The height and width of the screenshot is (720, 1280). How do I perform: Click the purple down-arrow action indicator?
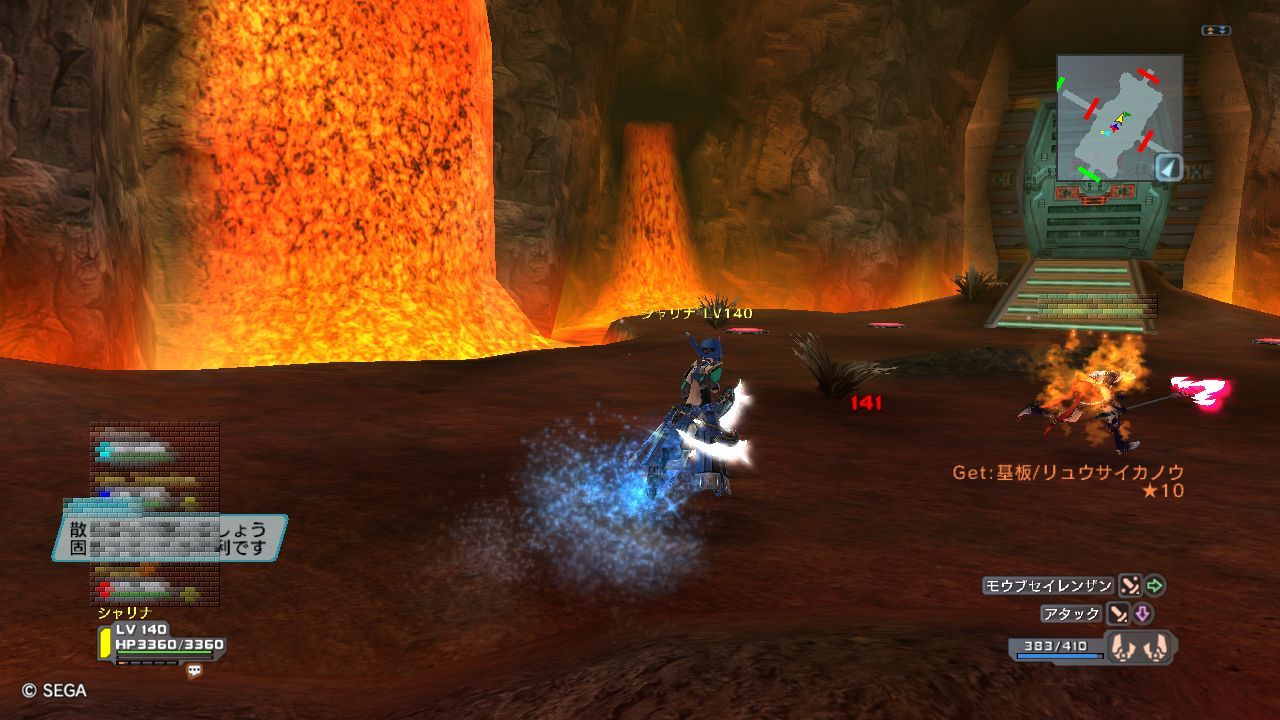point(1143,614)
